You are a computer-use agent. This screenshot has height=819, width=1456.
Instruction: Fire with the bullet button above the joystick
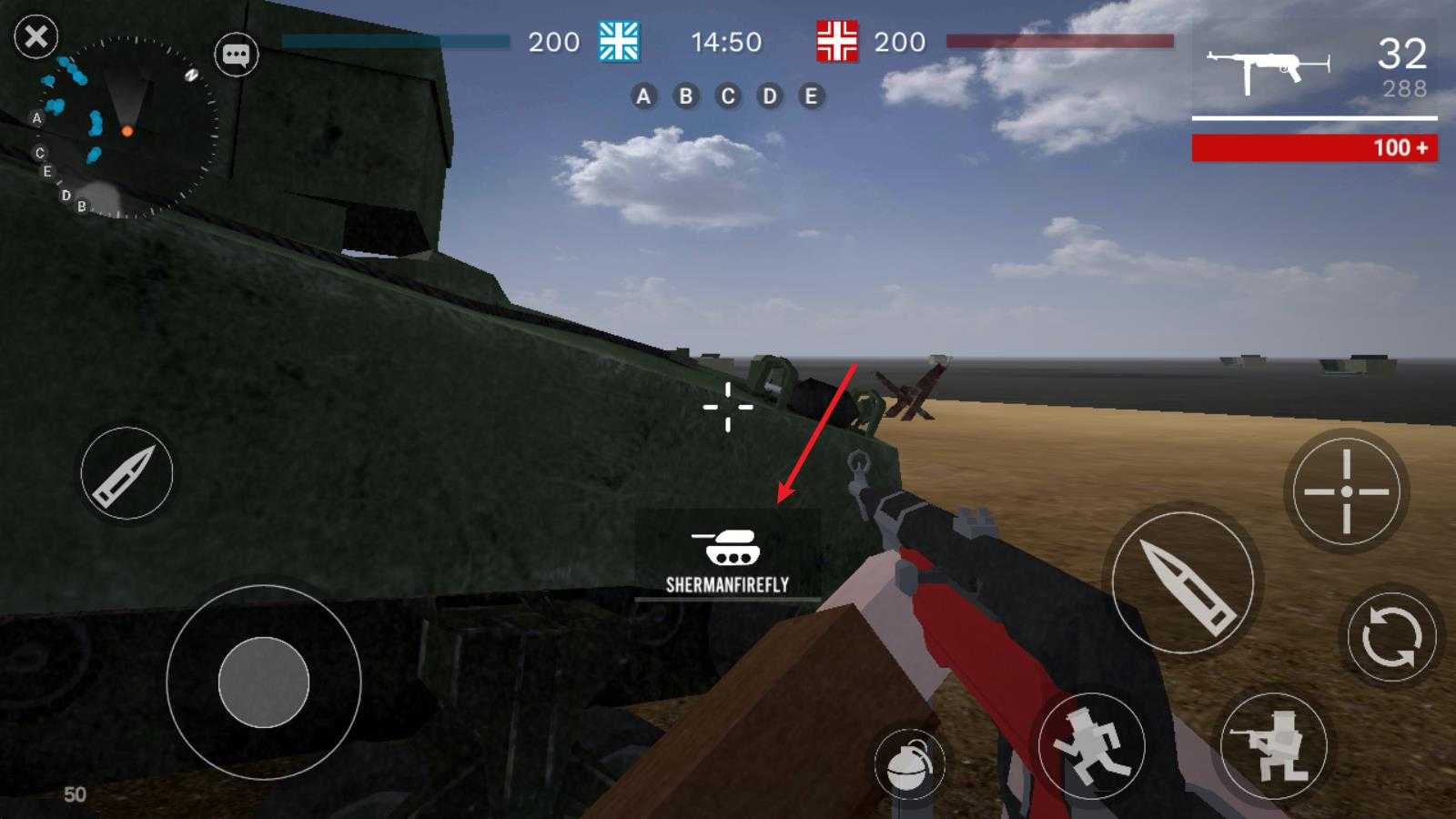pos(126,473)
